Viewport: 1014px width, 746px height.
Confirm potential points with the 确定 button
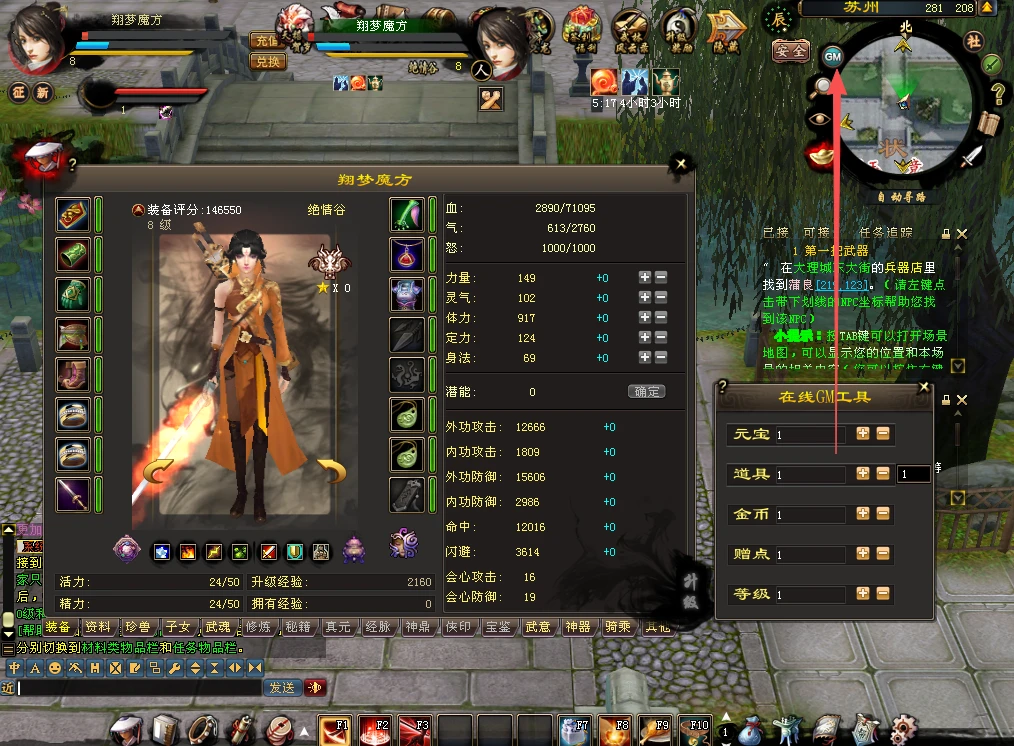point(646,392)
